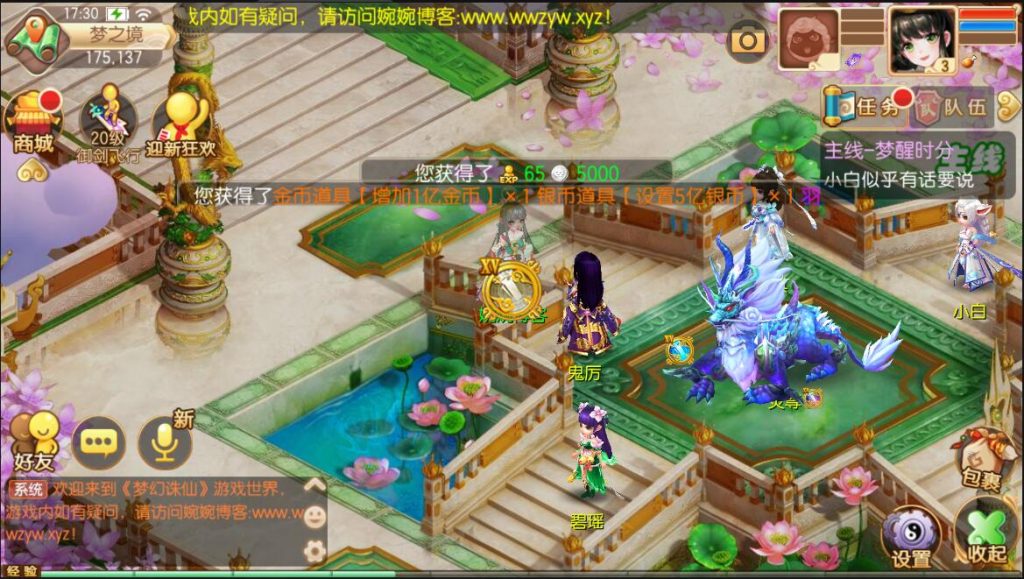This screenshot has height=579, width=1024.
Task: Open the pet portrait panel
Action: point(810,38)
